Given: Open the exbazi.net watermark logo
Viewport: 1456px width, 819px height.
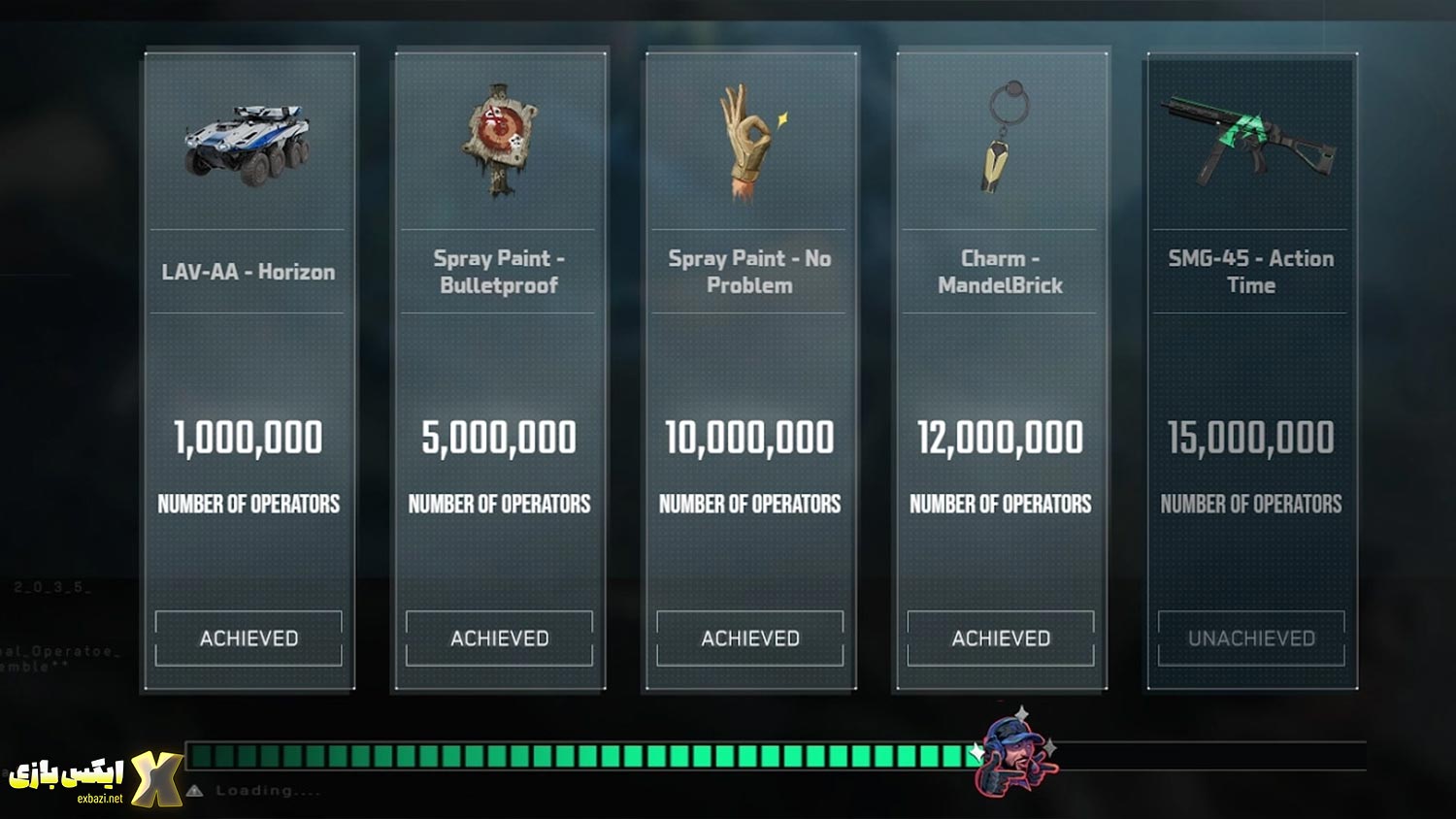Looking at the screenshot, I should (x=95, y=778).
